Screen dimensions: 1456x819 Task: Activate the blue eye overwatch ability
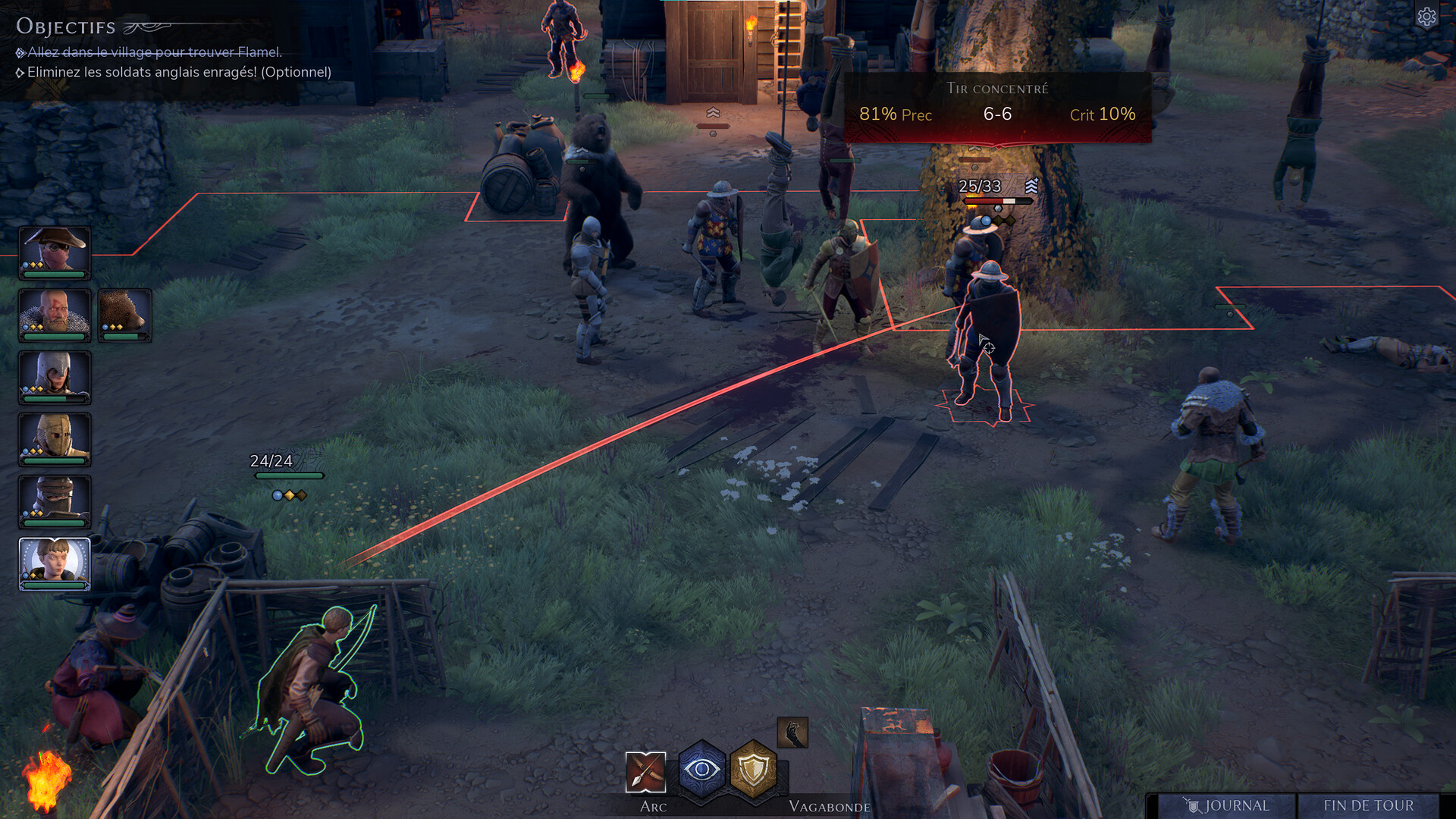click(702, 770)
